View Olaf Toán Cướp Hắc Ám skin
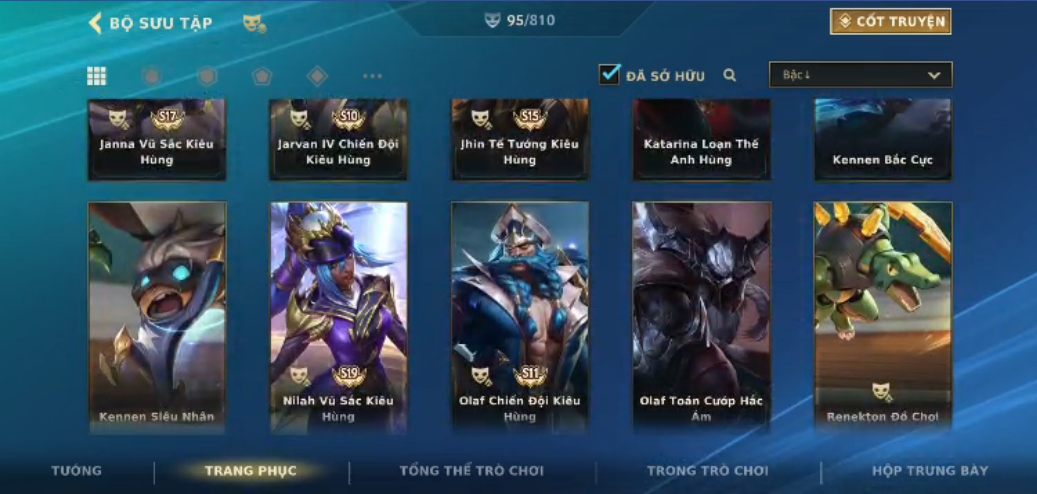Viewport: 1037px width, 494px height. click(701, 317)
